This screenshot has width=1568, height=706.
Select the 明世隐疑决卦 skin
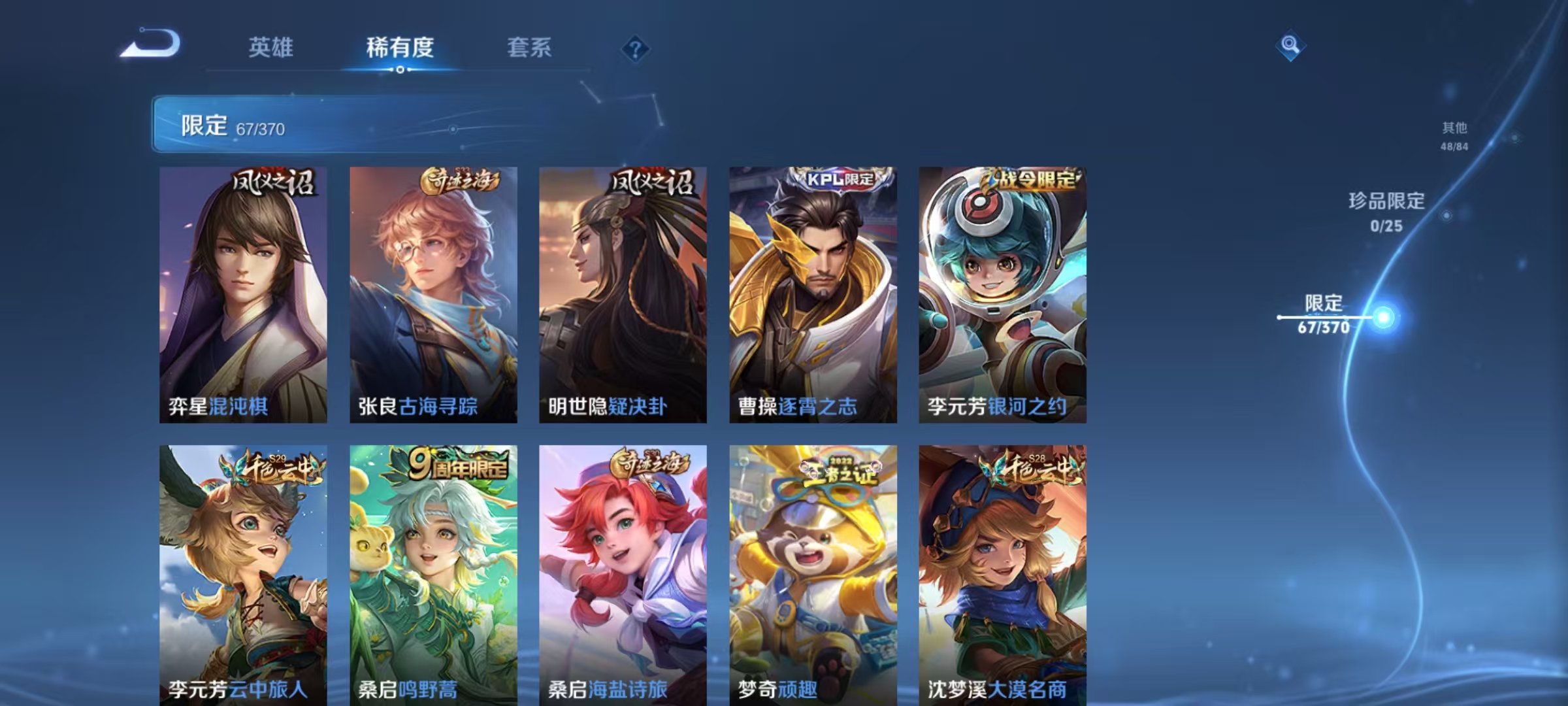tap(621, 294)
